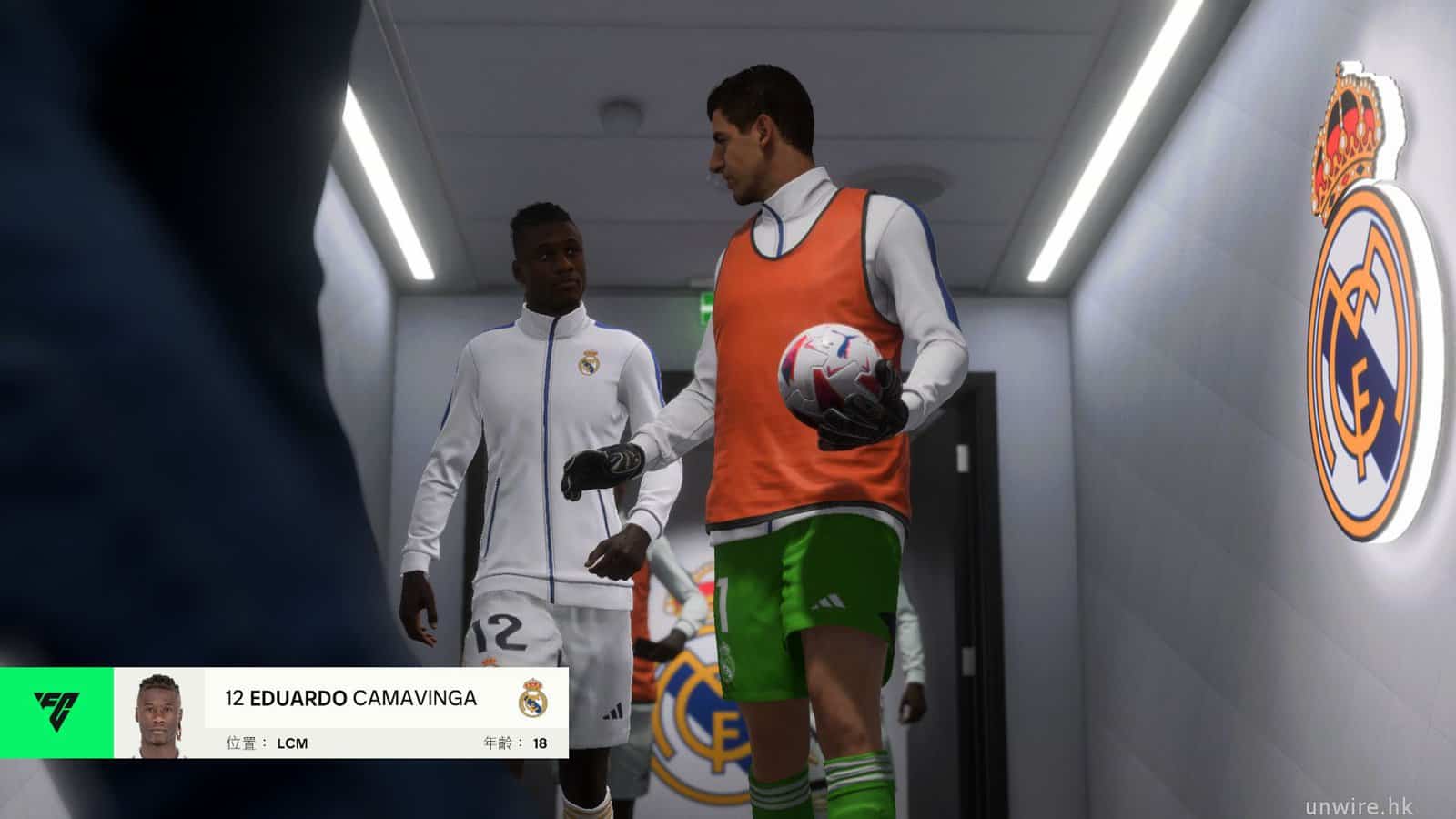Select the green EA FC logo badge

tap(56, 713)
